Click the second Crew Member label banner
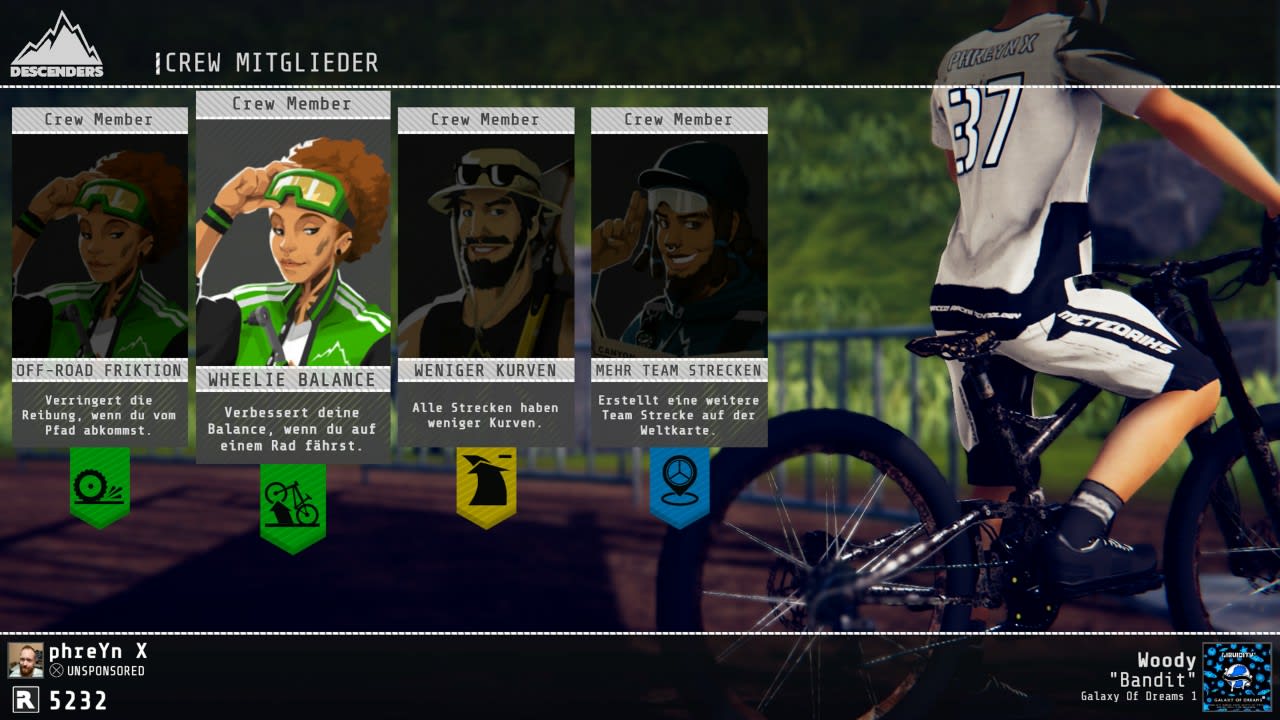 click(292, 104)
